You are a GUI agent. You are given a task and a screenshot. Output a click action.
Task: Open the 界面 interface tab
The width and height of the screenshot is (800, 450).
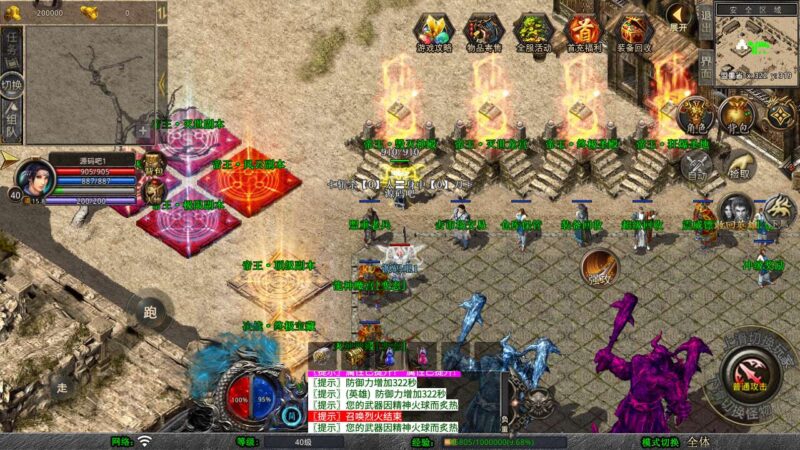705,72
